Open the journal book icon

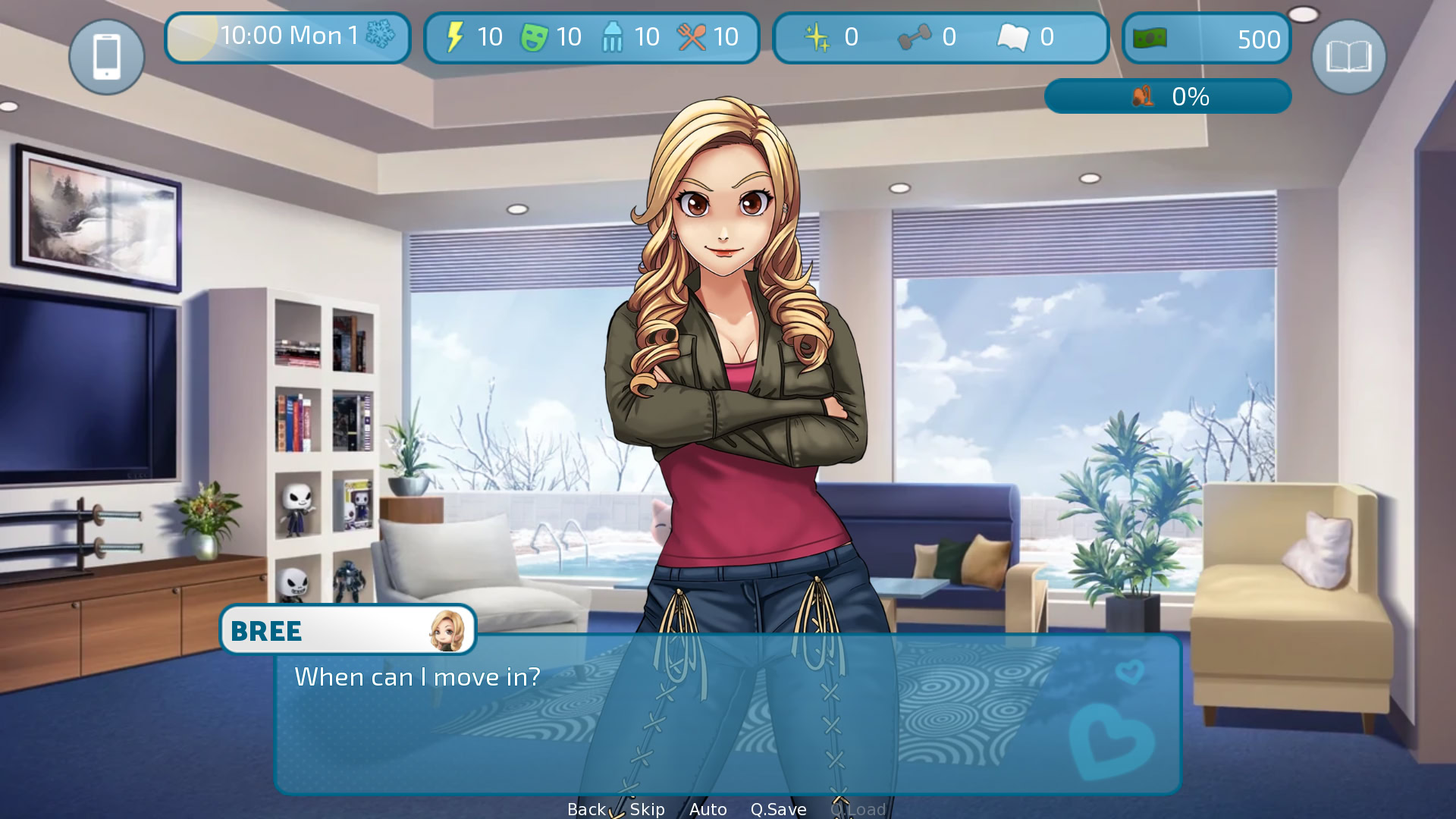coord(1348,57)
